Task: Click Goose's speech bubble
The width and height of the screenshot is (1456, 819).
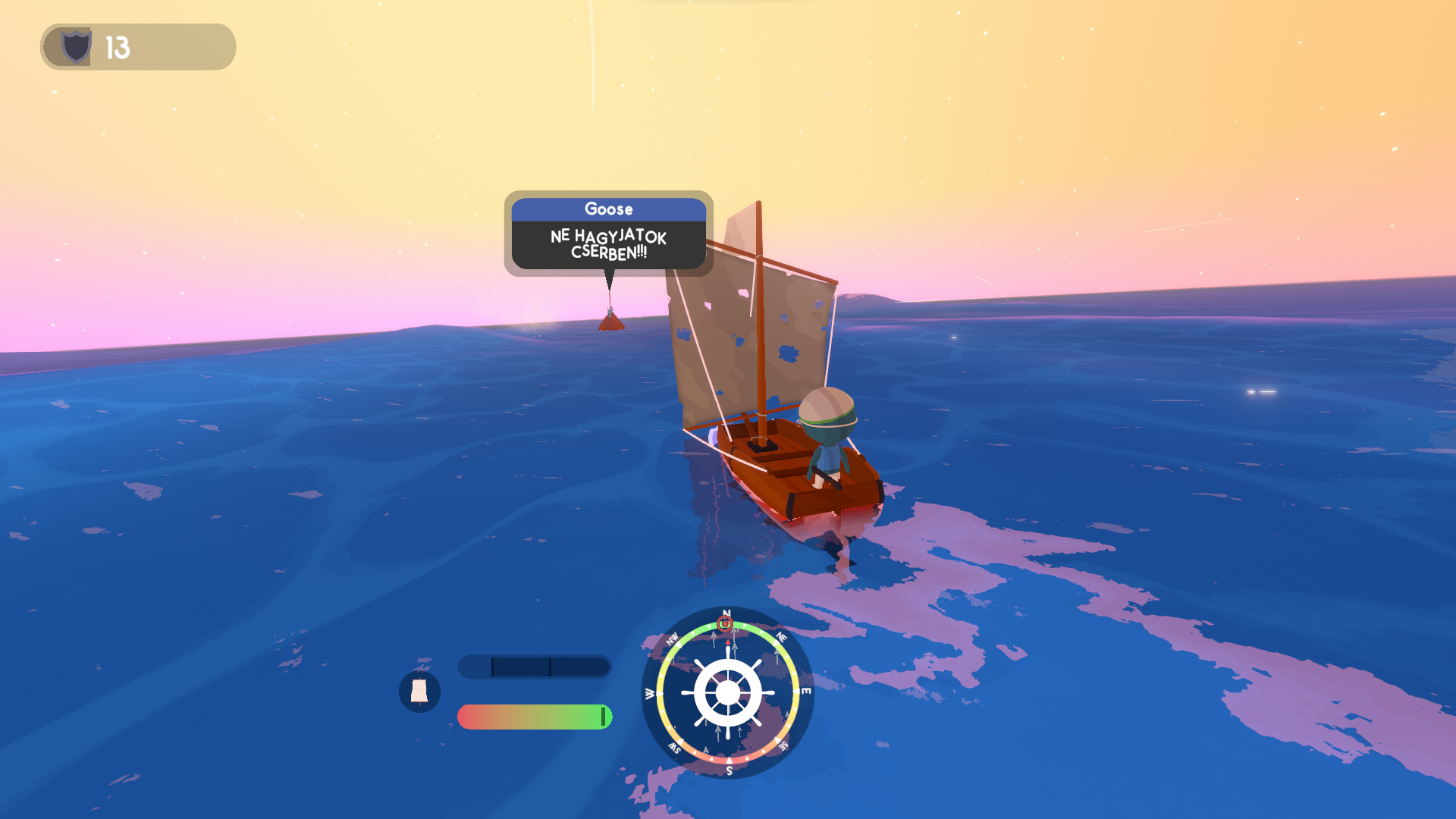Action: tap(608, 234)
